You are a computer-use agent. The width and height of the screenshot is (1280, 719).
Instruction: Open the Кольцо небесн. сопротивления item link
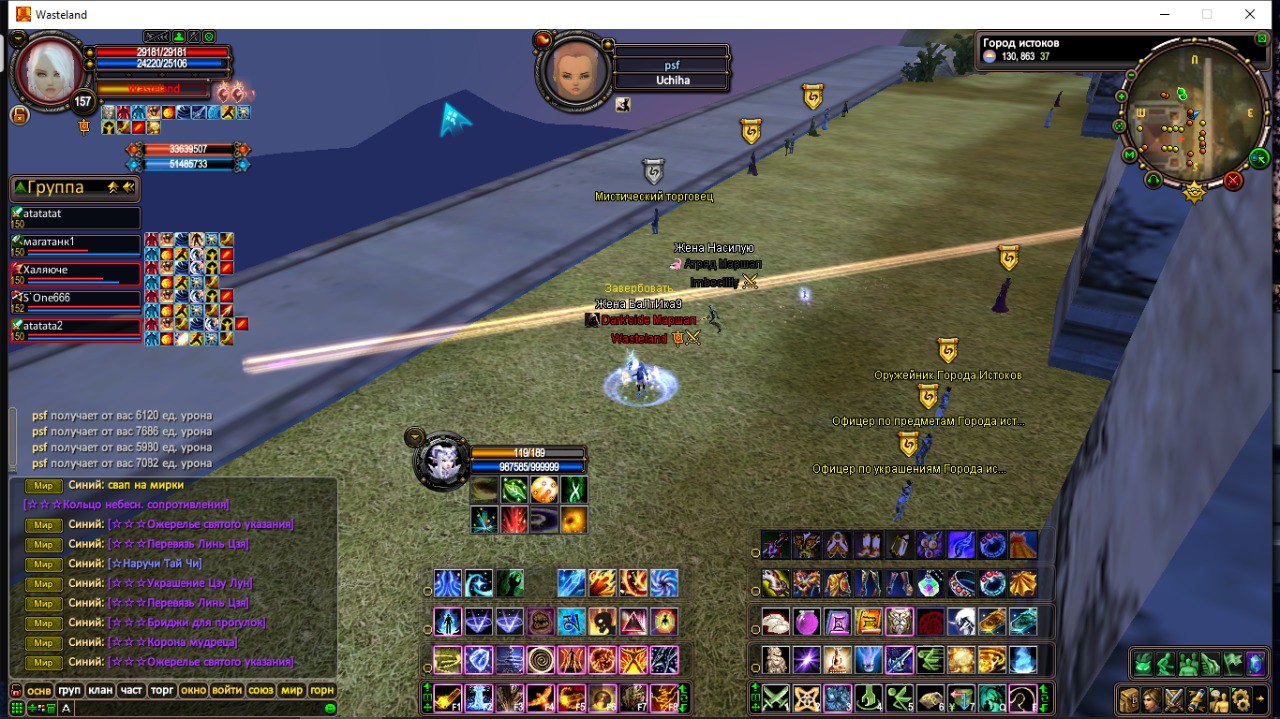pyautogui.click(x=127, y=505)
